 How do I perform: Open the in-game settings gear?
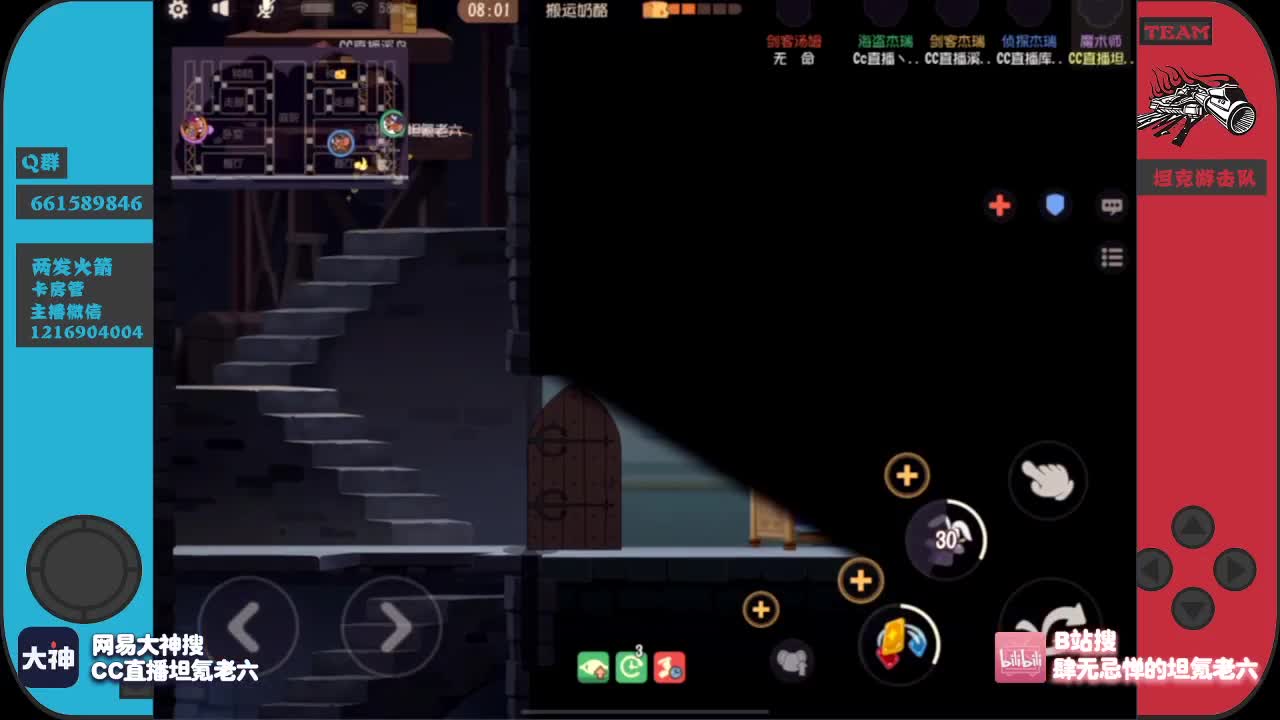tap(178, 10)
